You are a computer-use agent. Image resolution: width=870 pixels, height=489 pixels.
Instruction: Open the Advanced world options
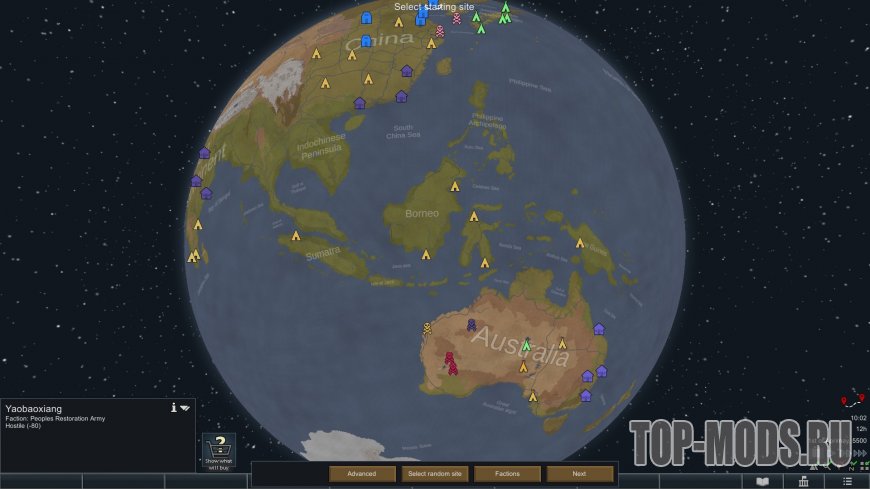pos(361,473)
